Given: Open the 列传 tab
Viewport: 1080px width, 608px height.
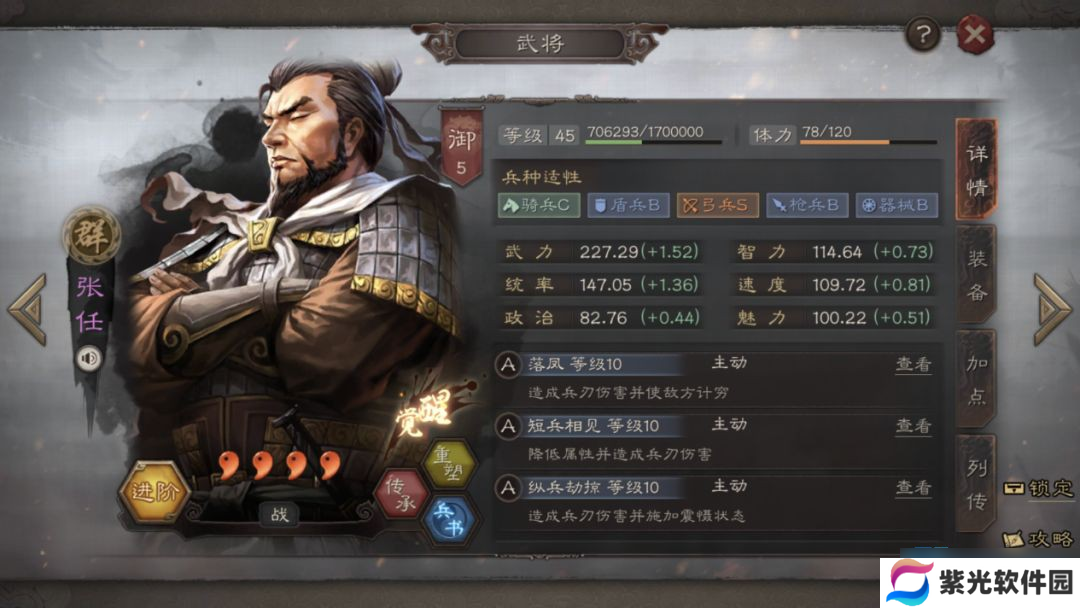Looking at the screenshot, I should [977, 485].
